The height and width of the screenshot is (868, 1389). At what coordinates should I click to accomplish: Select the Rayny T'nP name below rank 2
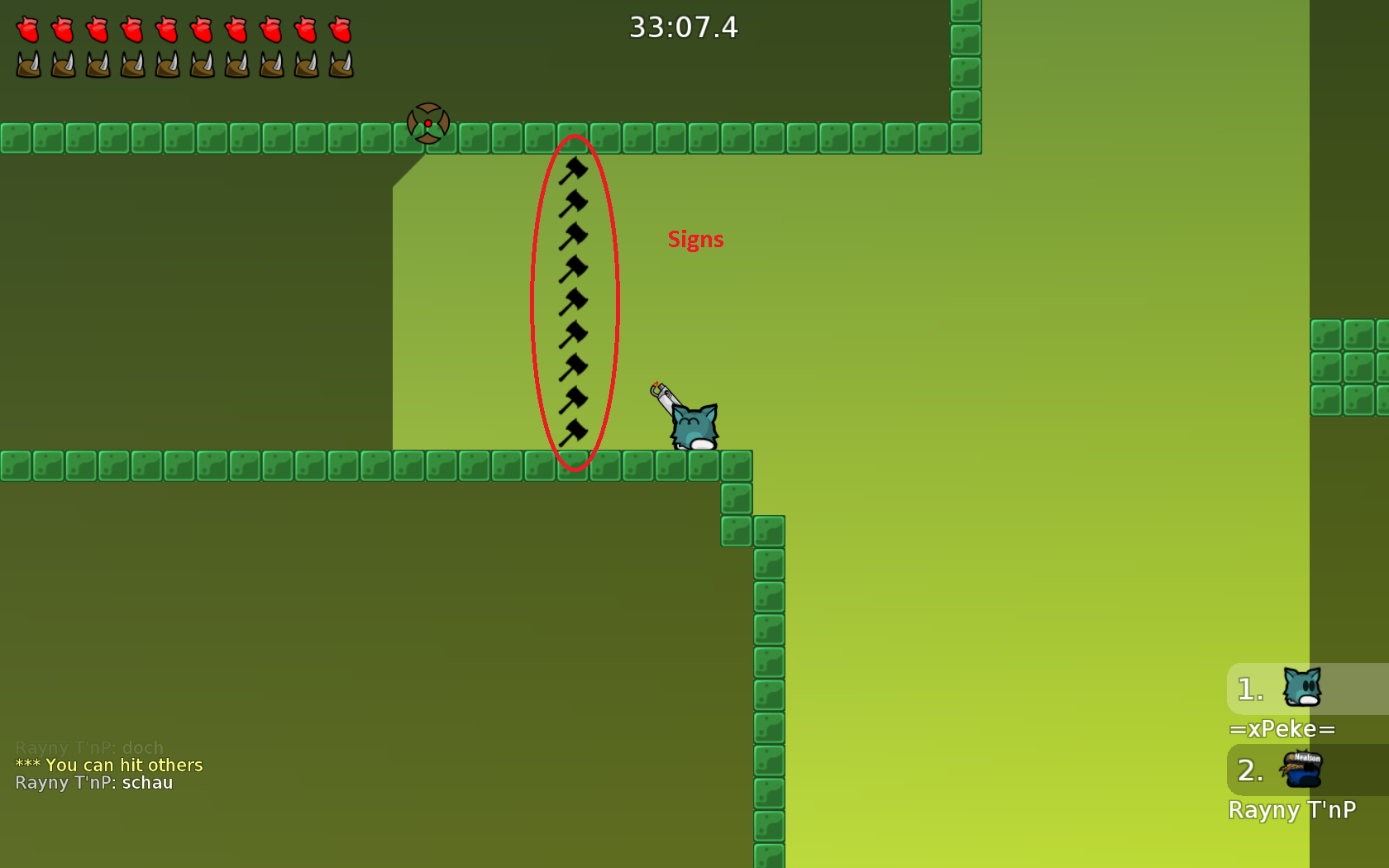(1292, 810)
